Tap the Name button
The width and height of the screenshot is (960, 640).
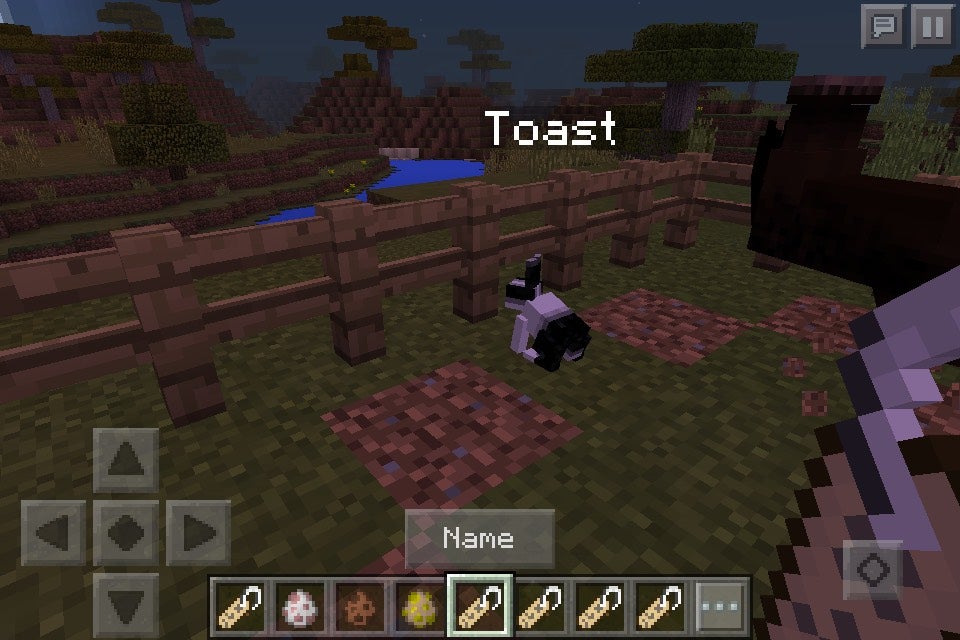click(x=479, y=539)
